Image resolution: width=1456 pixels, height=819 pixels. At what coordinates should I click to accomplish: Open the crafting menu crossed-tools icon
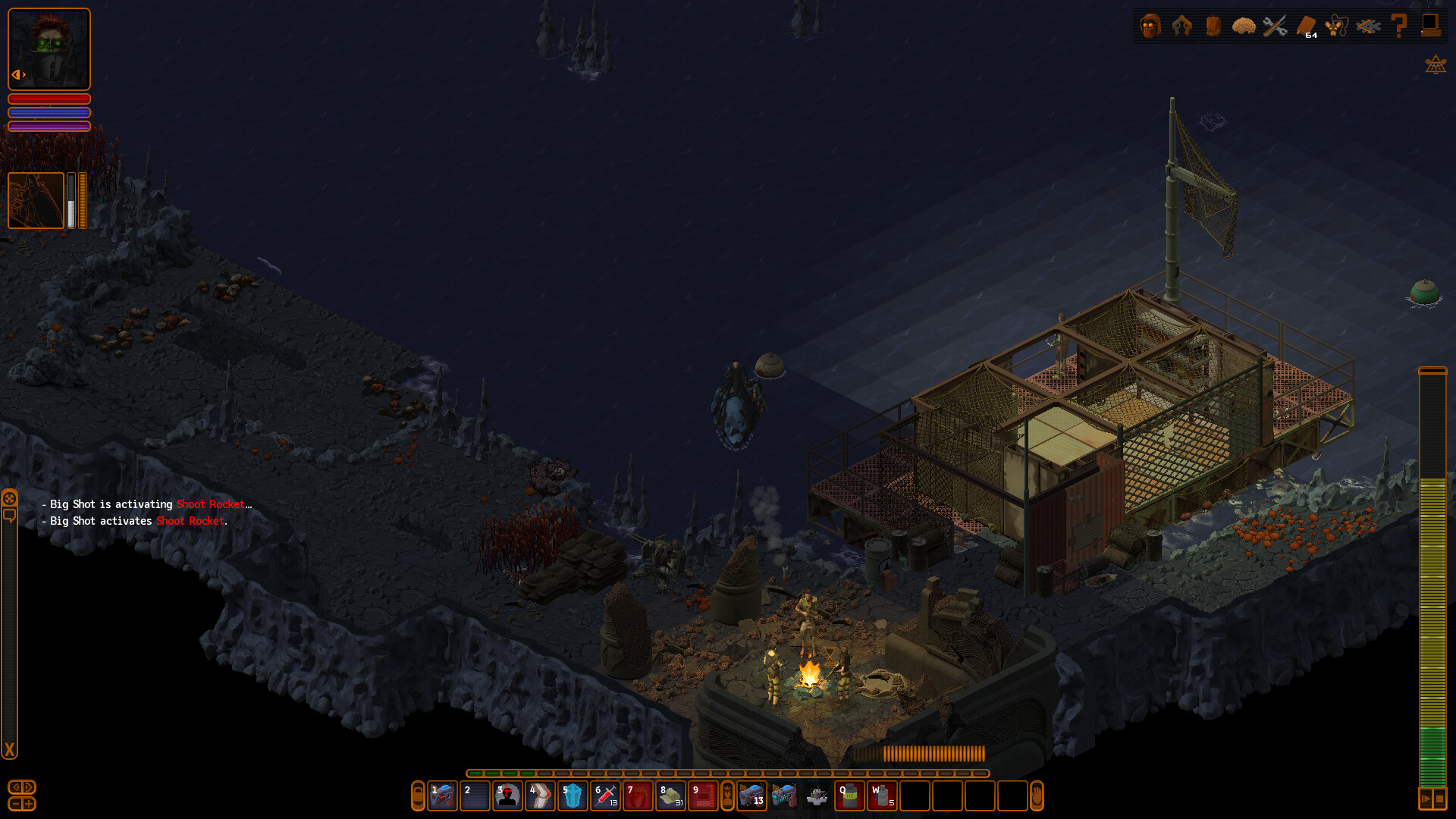tap(1275, 25)
